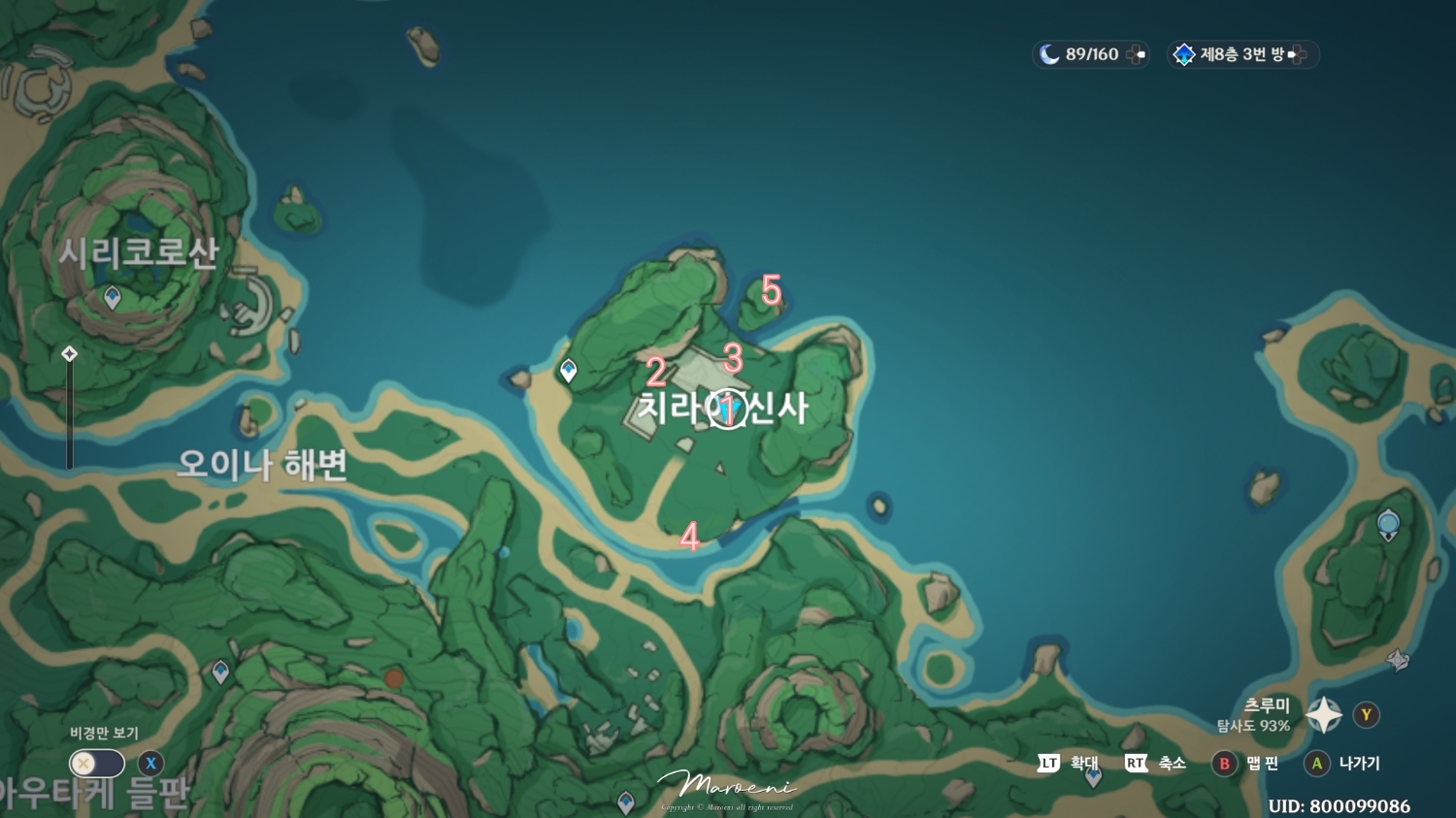The height and width of the screenshot is (818, 1456).
Task: Select the teleport waypoint left of 치라이 신사
Action: [567, 369]
